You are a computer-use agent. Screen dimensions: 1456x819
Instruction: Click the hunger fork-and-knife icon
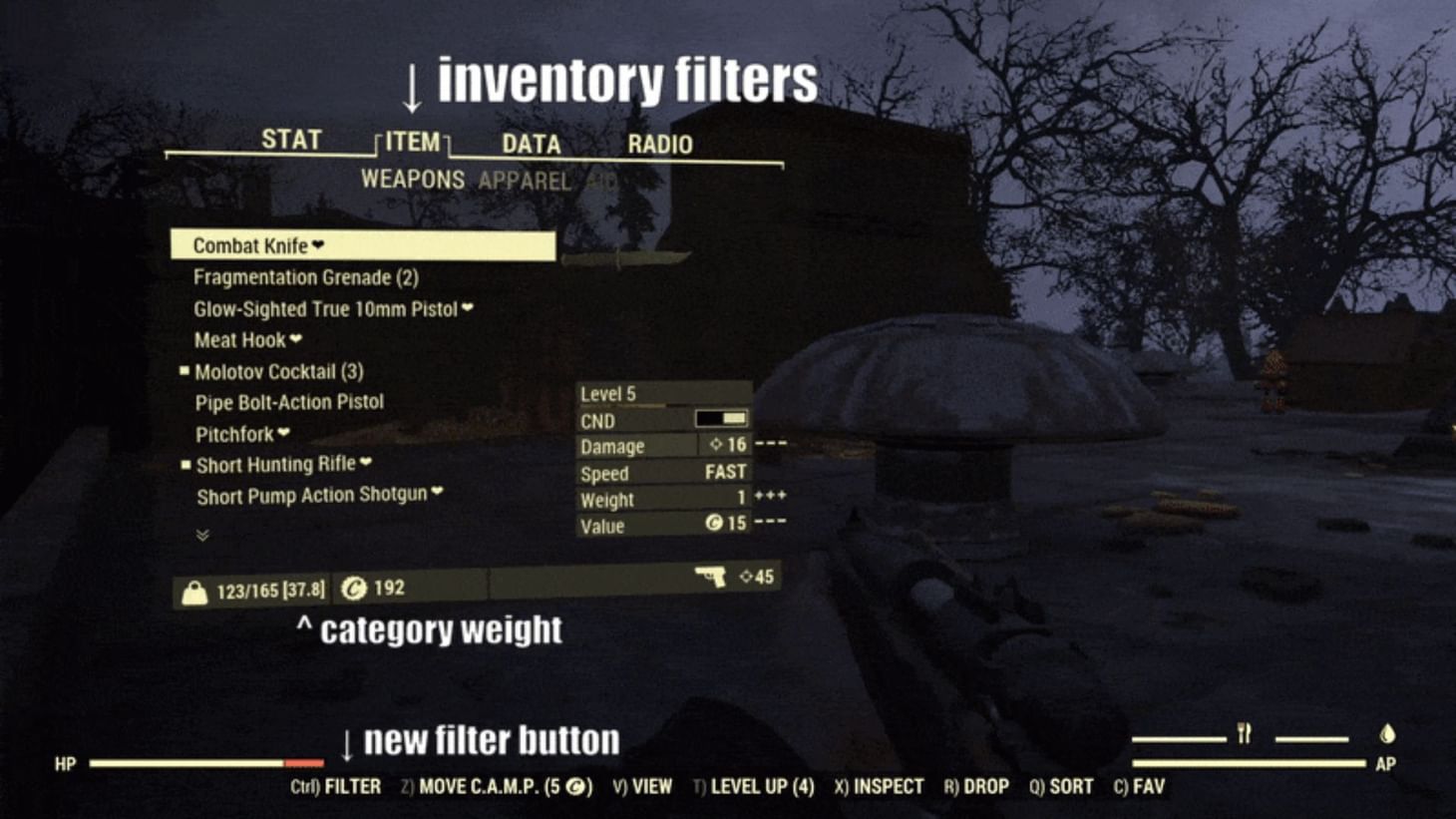pyautogui.click(x=1244, y=733)
